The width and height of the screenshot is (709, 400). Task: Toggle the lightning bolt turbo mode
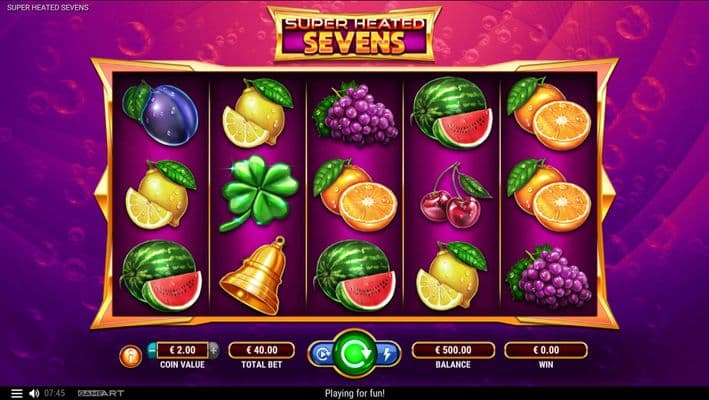[x=387, y=353]
